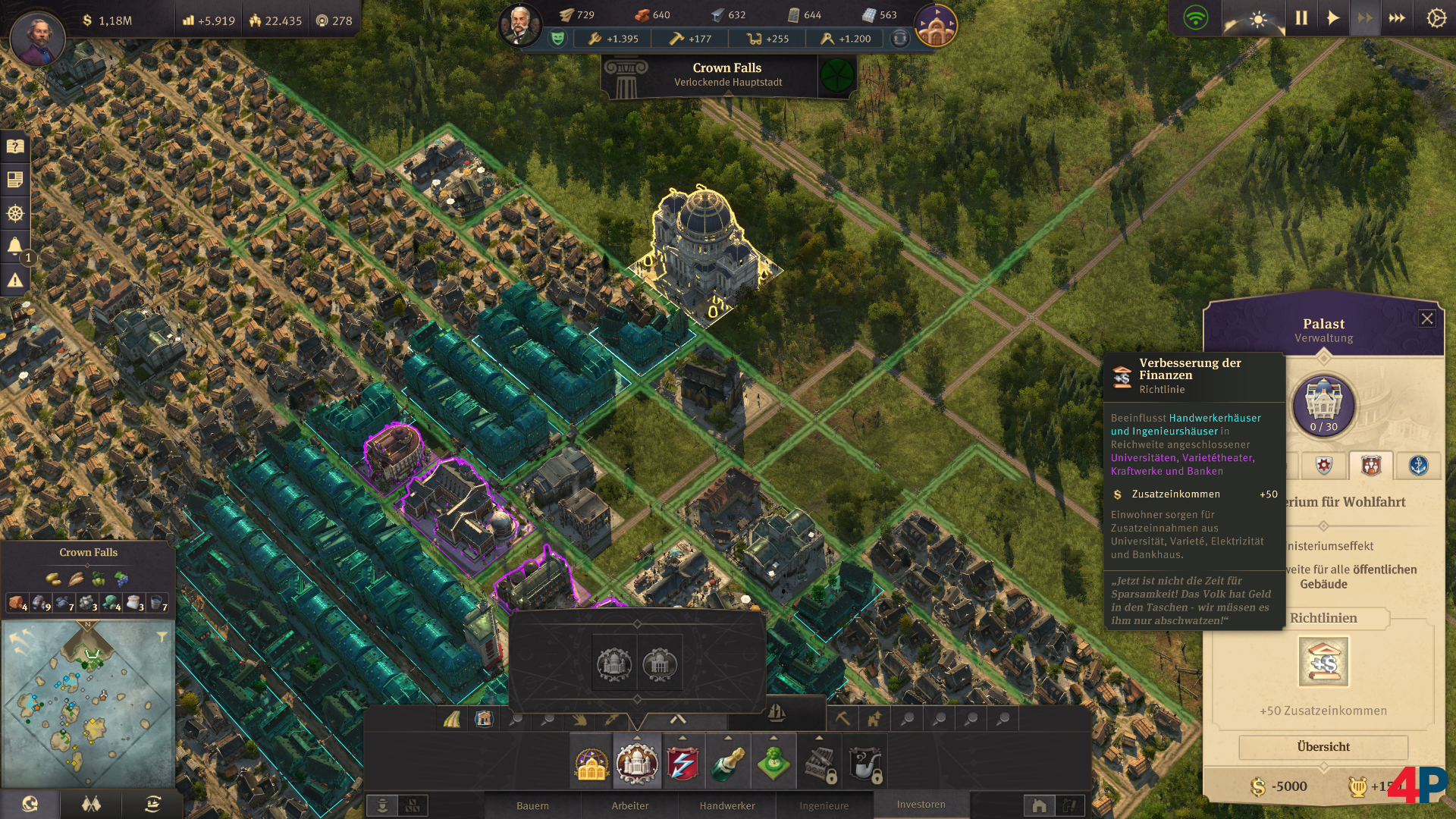The height and width of the screenshot is (819, 1456).
Task: Pause the game speed
Action: click(x=1301, y=18)
